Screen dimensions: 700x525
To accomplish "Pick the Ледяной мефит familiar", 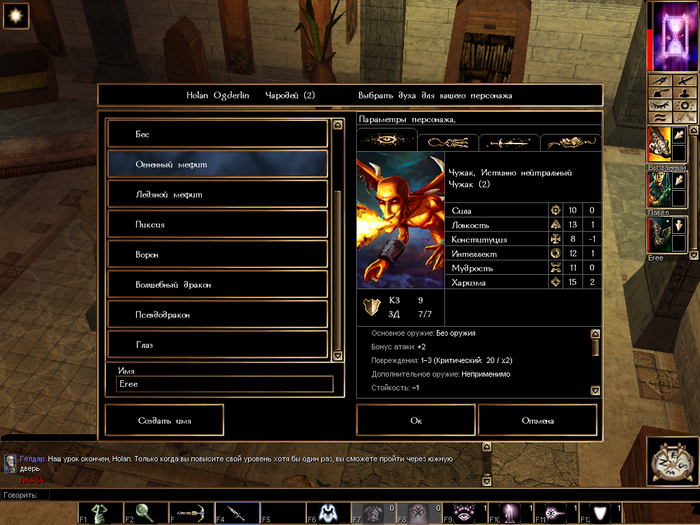I will tap(217, 194).
